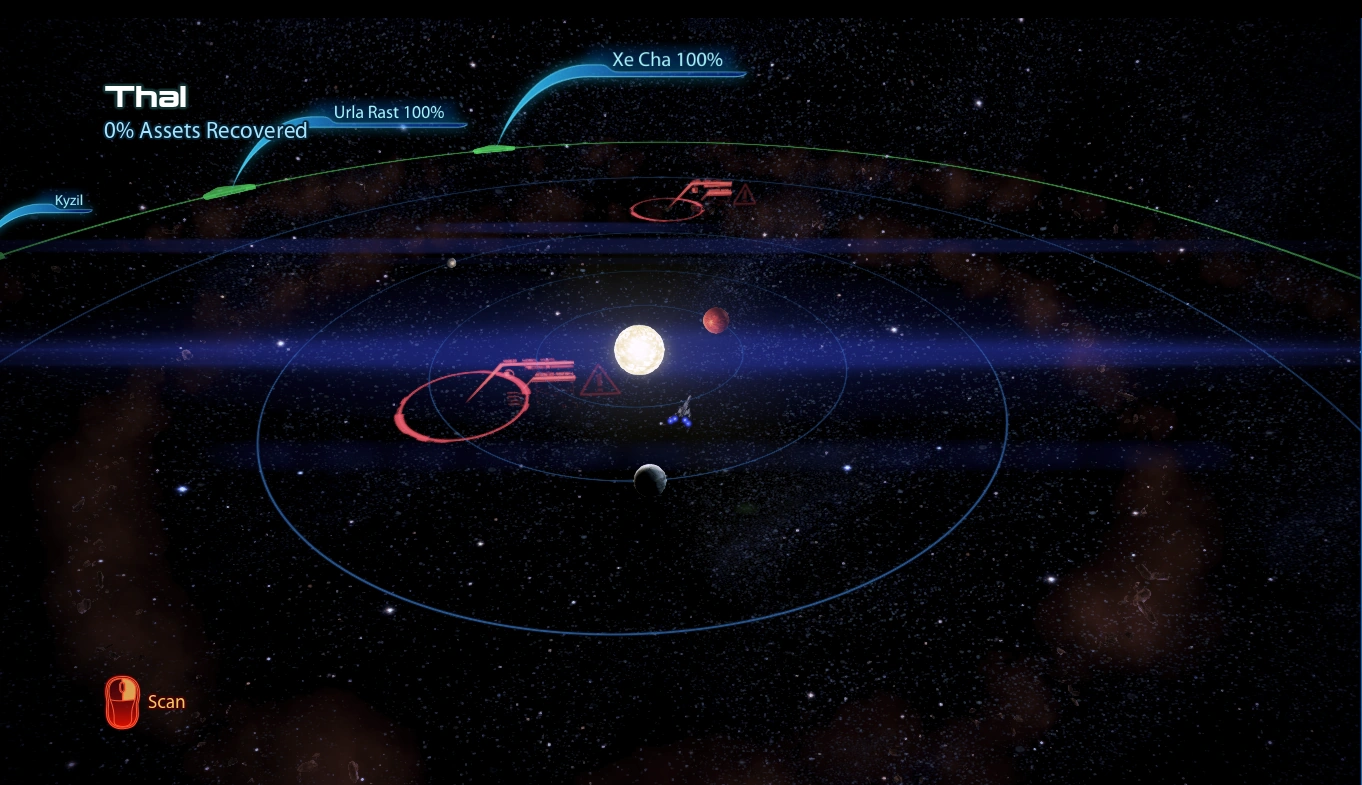Click the Thal system title

click(x=146, y=96)
